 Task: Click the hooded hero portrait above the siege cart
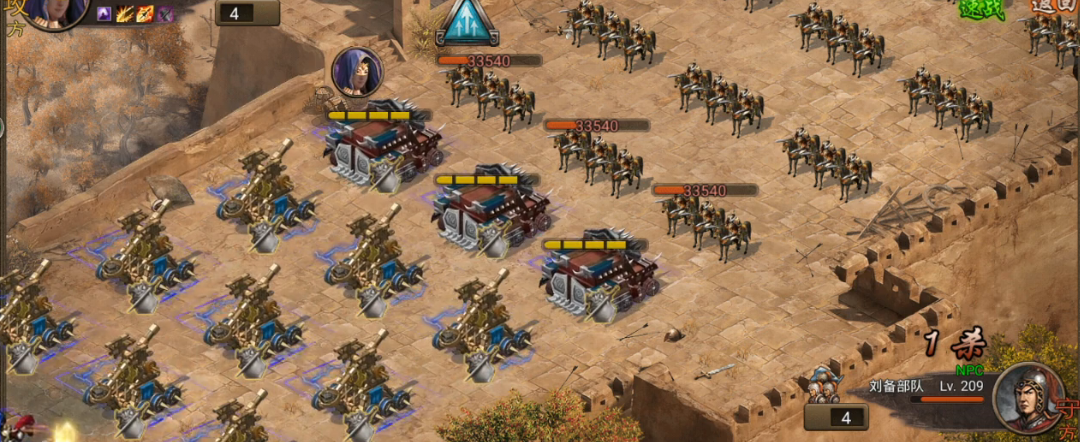357,72
